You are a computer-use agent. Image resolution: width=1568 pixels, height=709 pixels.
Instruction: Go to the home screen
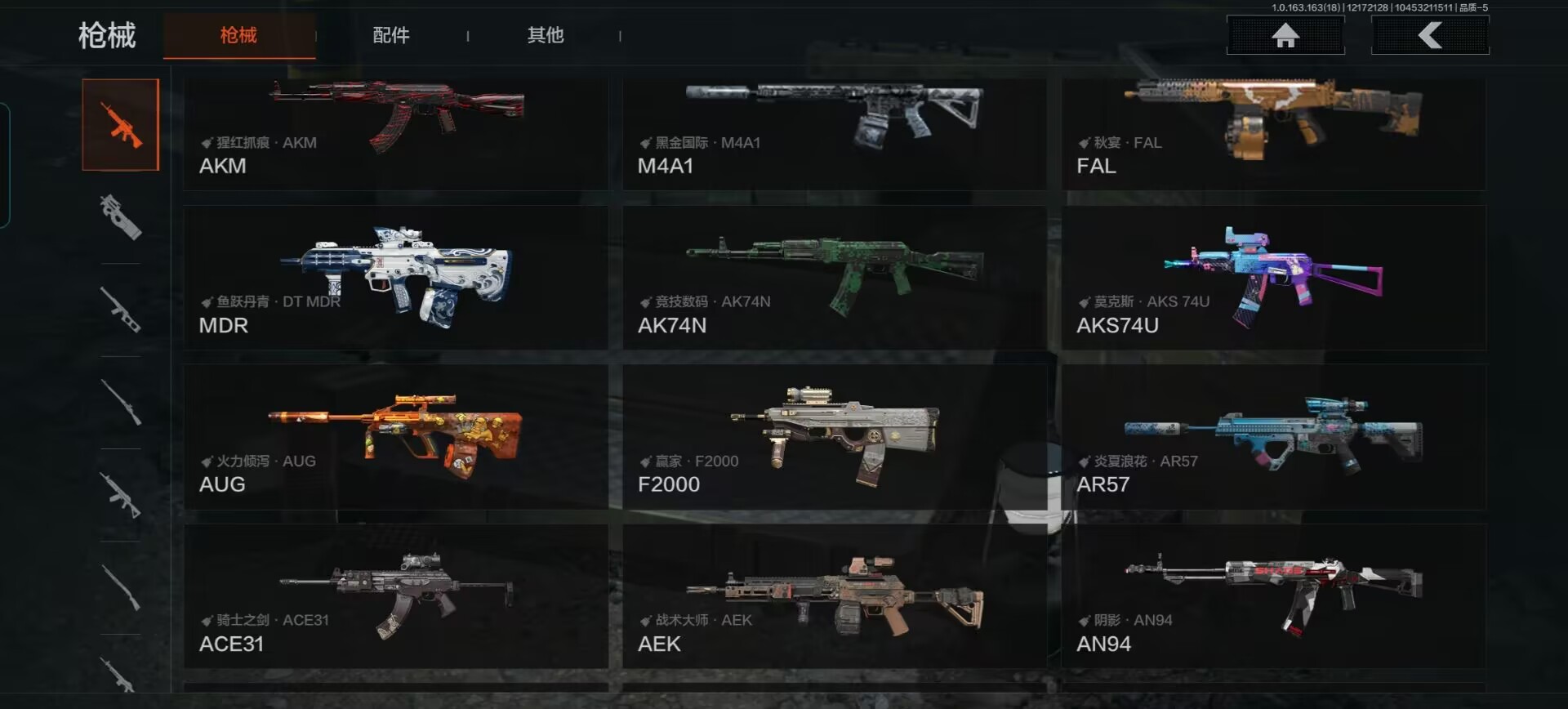(x=1285, y=35)
